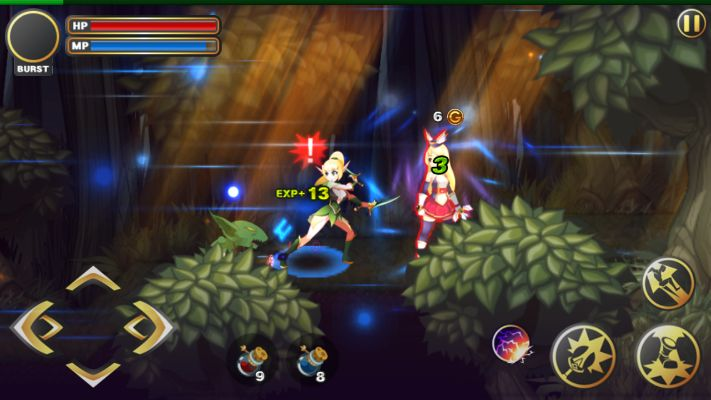Viewport: 711px width, 400px height.
Task: Activate the Burst gauge orb
Action: pyautogui.click(x=33, y=37)
